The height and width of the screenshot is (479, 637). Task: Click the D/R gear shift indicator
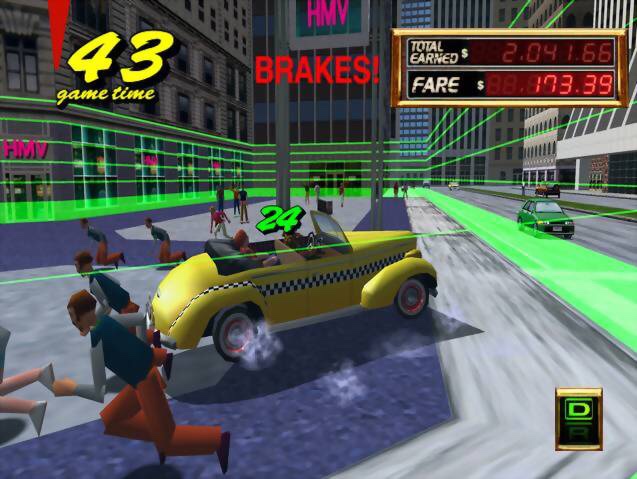point(578,419)
